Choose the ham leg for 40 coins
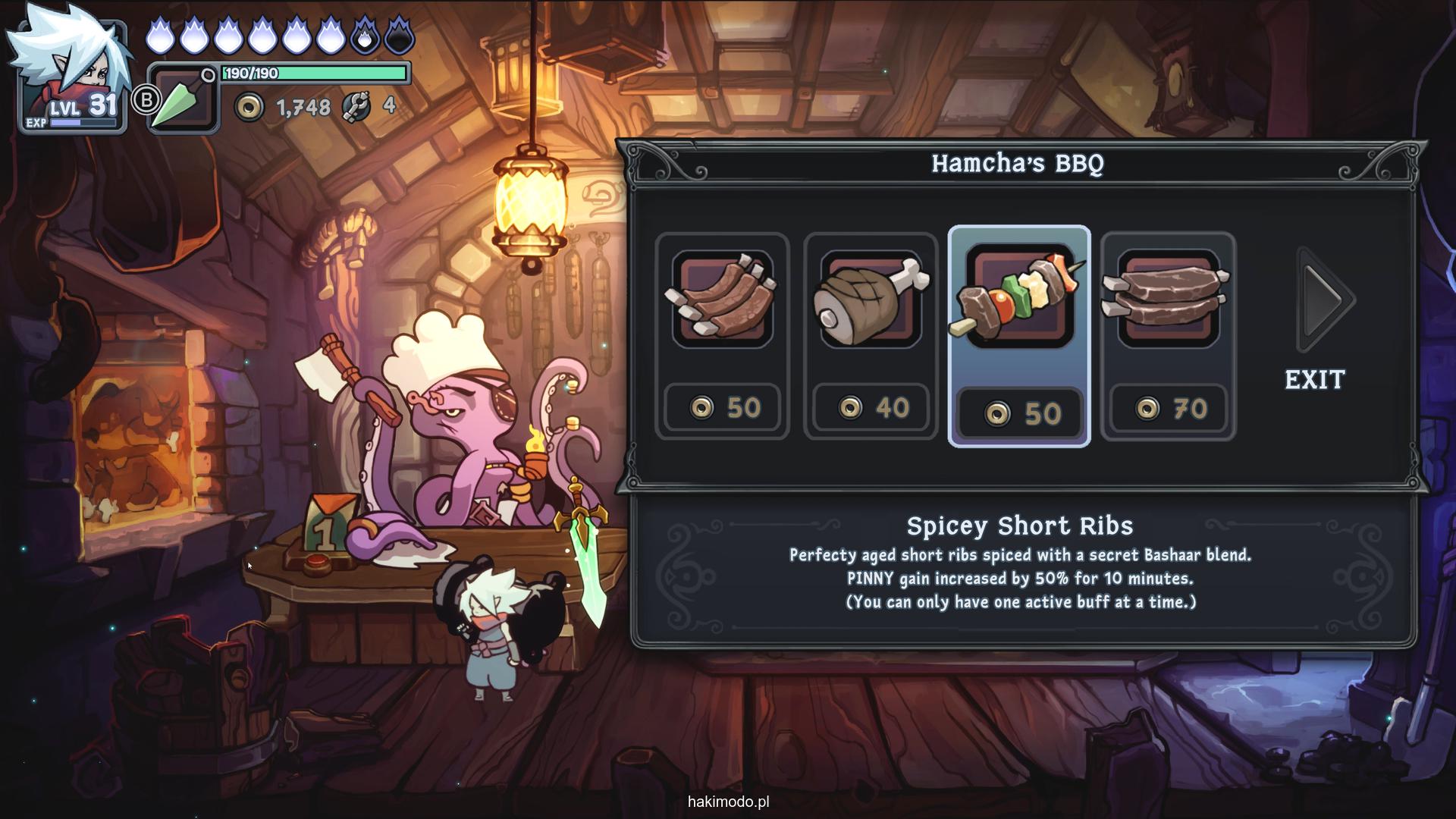This screenshot has width=1456, height=819. tap(871, 335)
